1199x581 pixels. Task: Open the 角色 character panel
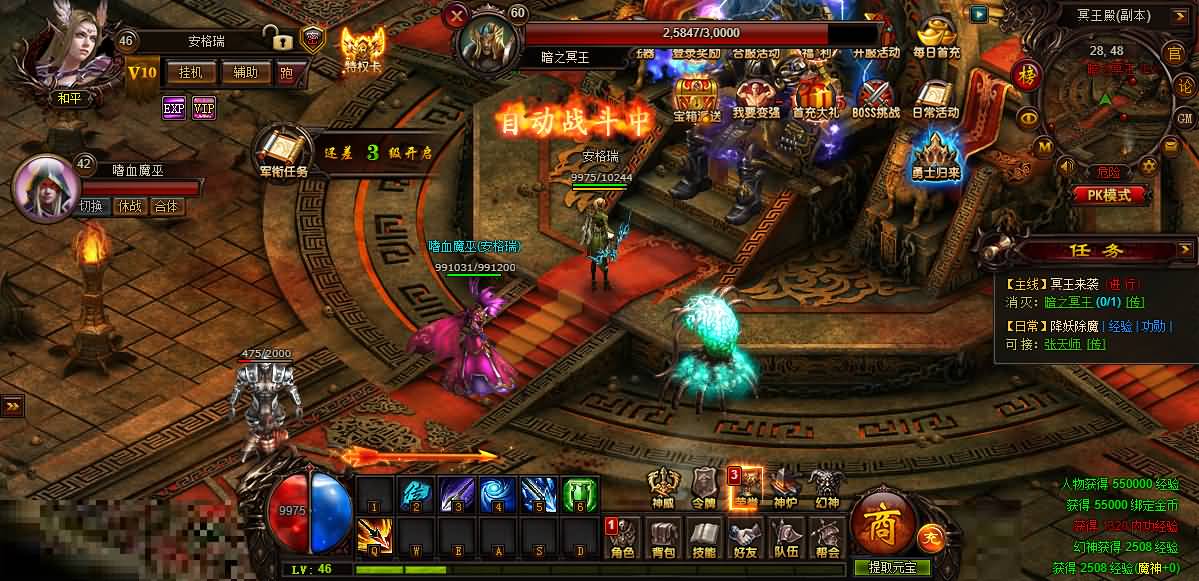coord(622,537)
